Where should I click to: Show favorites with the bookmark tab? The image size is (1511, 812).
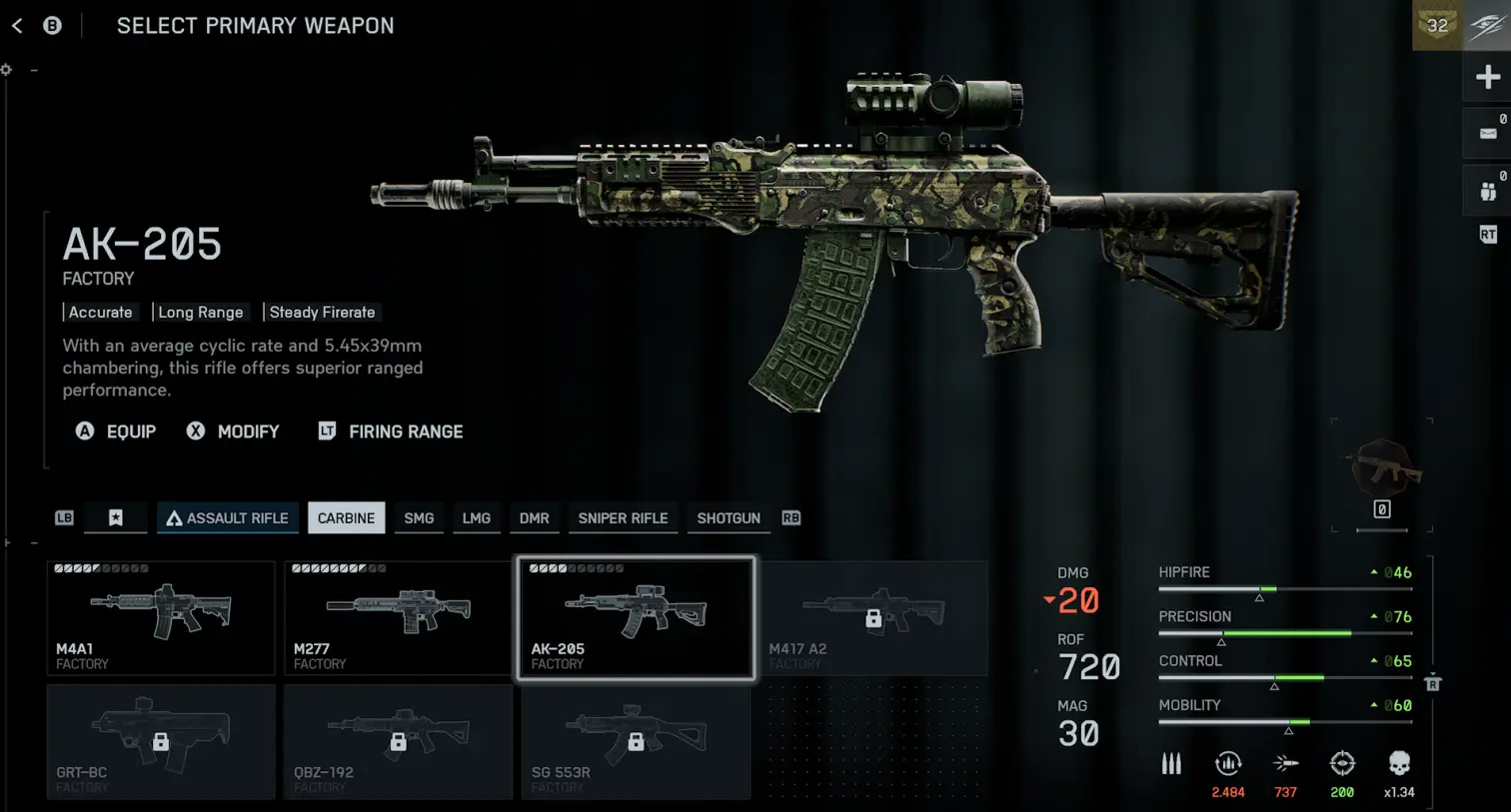[116, 518]
